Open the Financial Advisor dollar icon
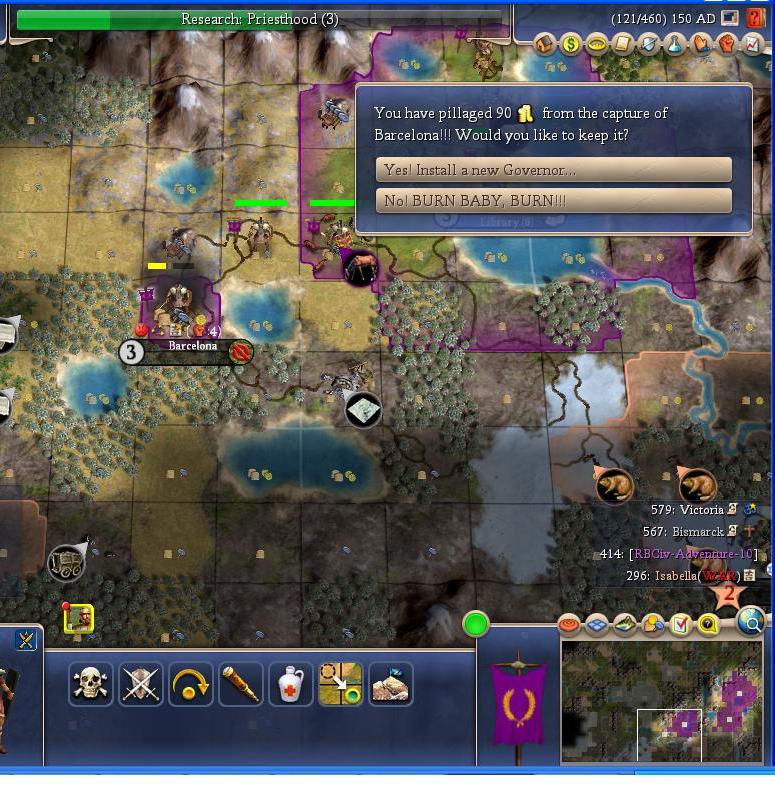The height and width of the screenshot is (800, 775). pyautogui.click(x=571, y=44)
